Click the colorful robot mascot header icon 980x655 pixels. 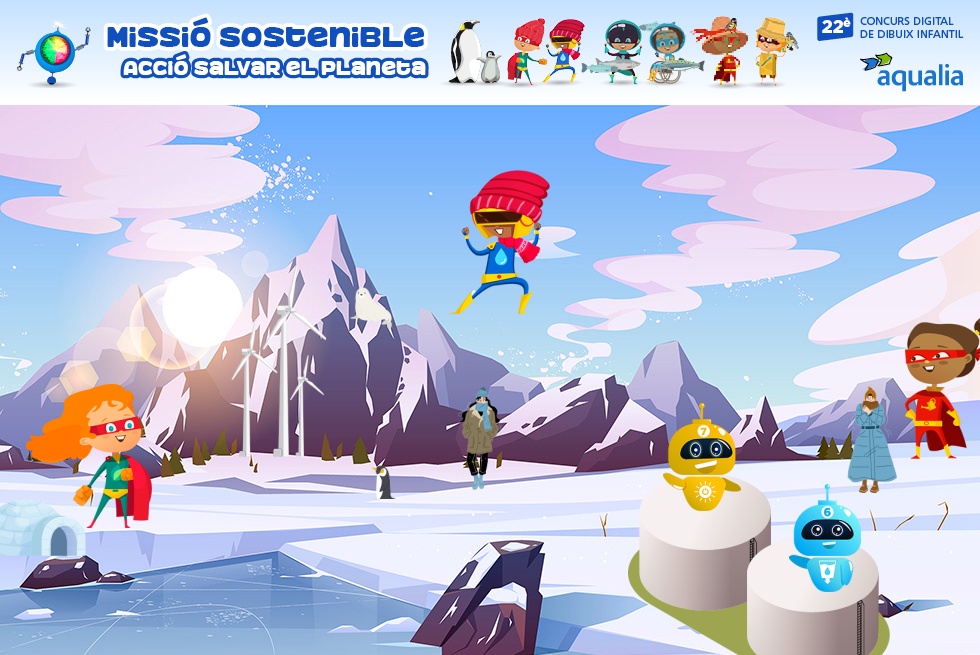(53, 53)
